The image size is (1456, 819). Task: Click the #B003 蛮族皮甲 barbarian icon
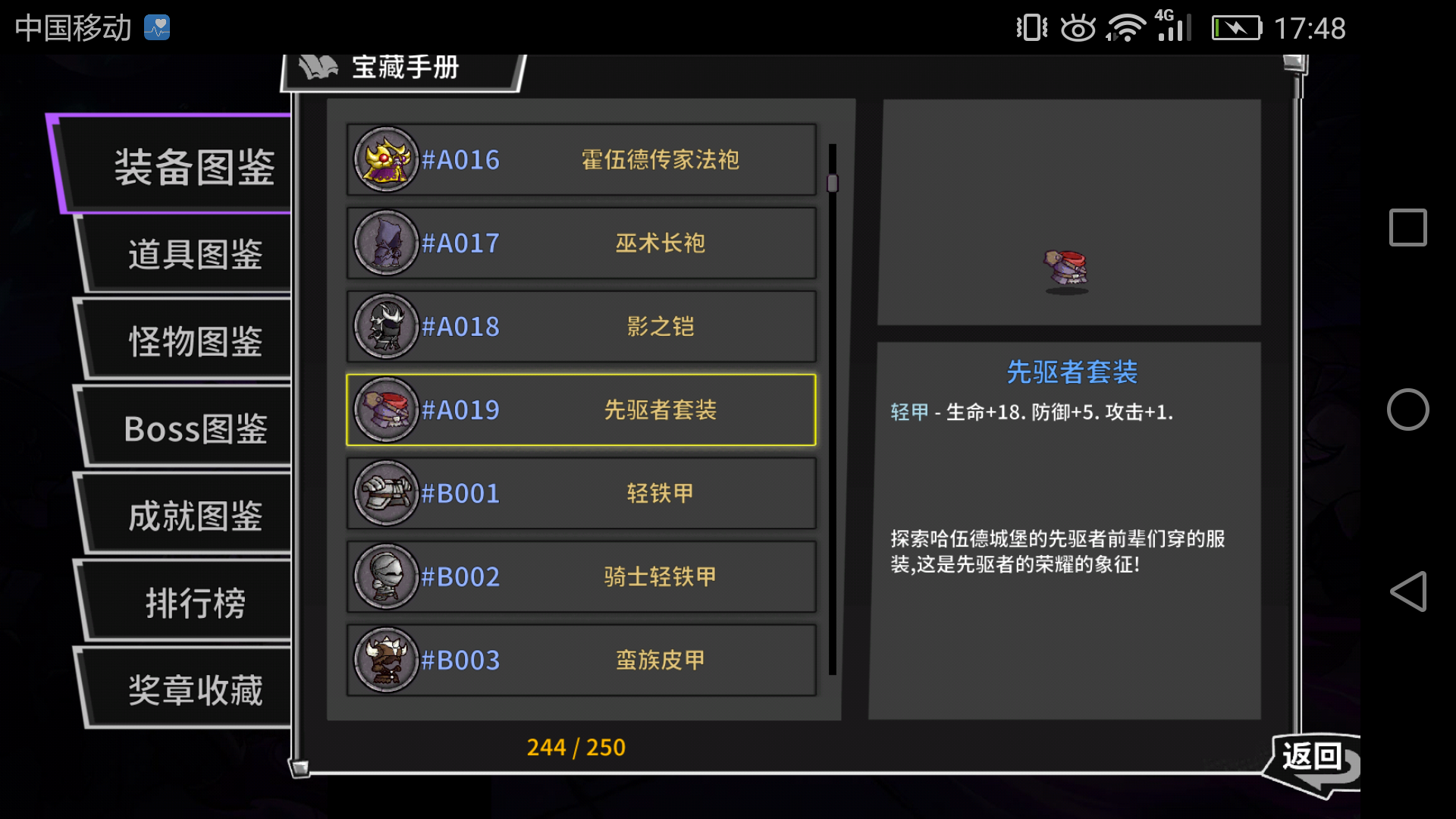(x=386, y=660)
